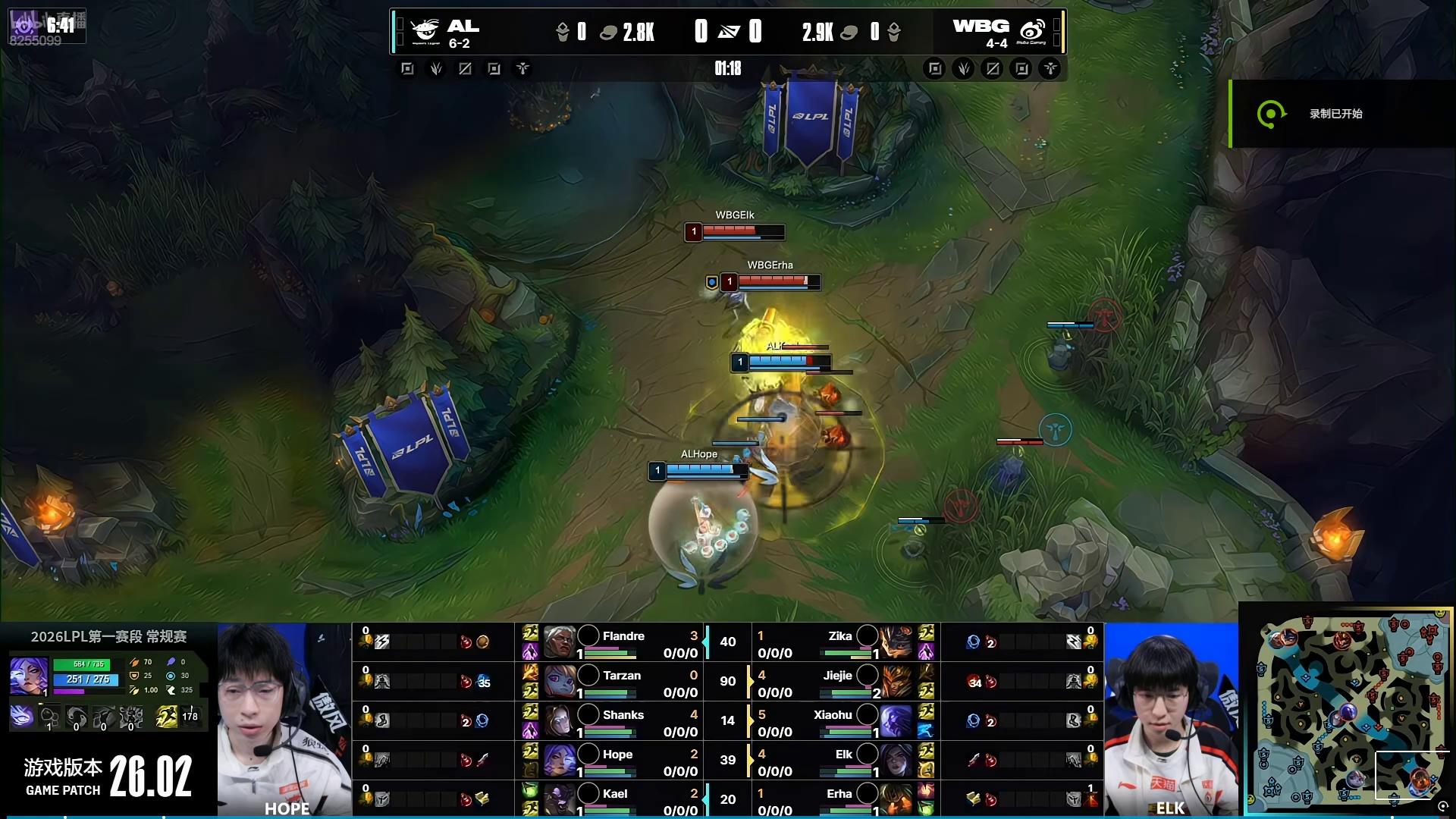This screenshot has width=1456, height=819.
Task: Click Jiejie's champion portrait in scoreboard
Action: (x=896, y=682)
